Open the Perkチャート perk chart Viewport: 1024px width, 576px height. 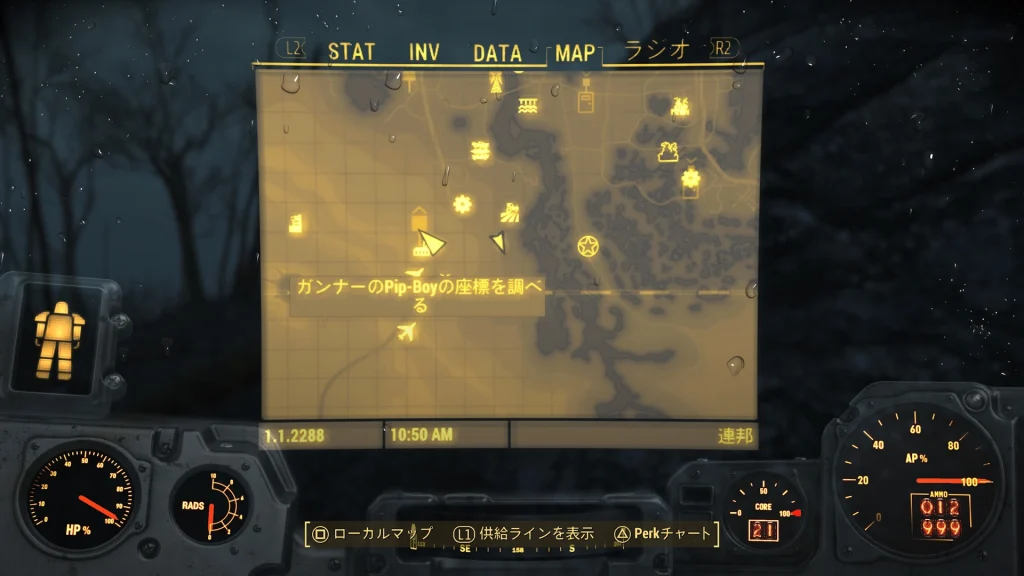click(x=662, y=534)
